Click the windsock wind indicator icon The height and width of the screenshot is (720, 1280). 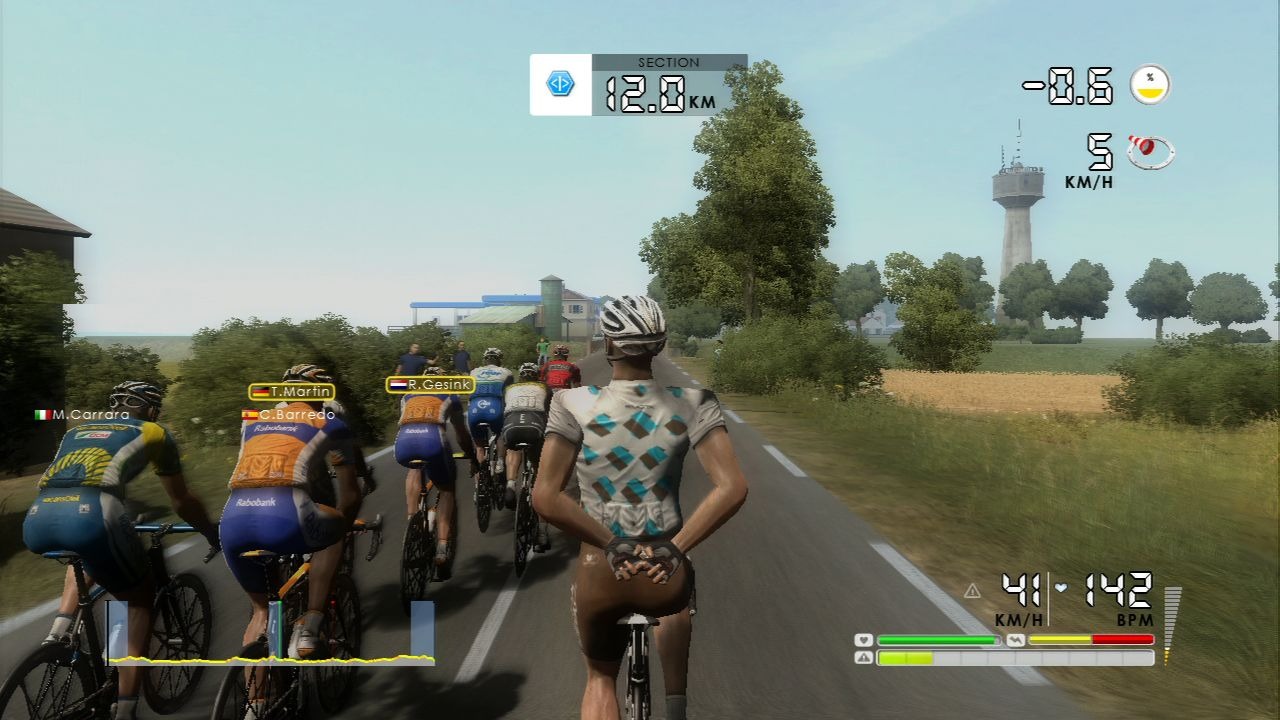tap(1150, 151)
